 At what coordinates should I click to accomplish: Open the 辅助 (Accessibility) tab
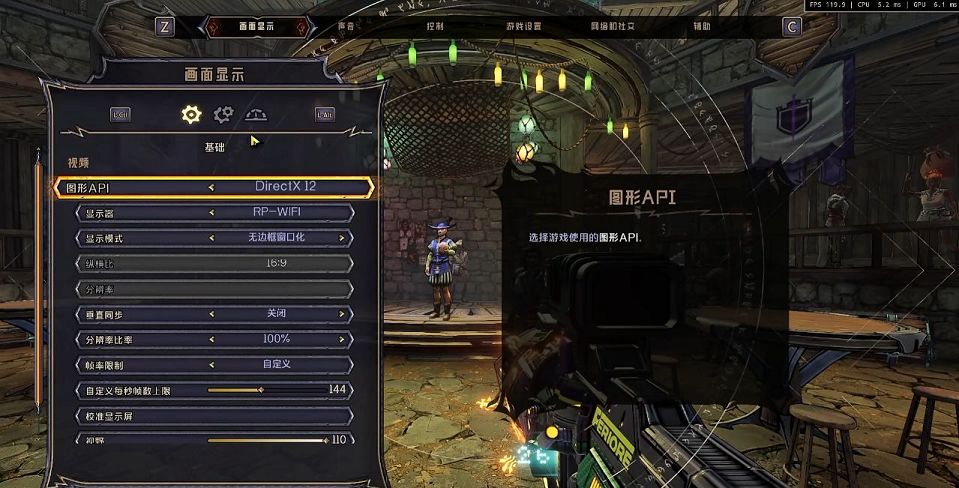(702, 26)
